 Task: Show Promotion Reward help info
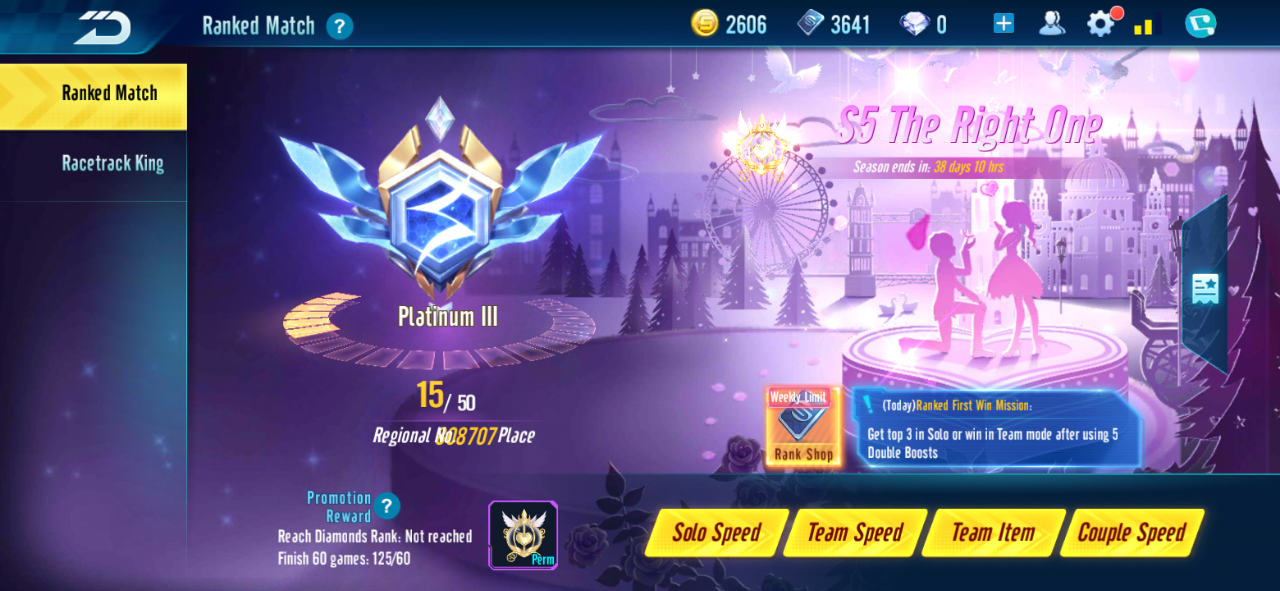(x=387, y=506)
